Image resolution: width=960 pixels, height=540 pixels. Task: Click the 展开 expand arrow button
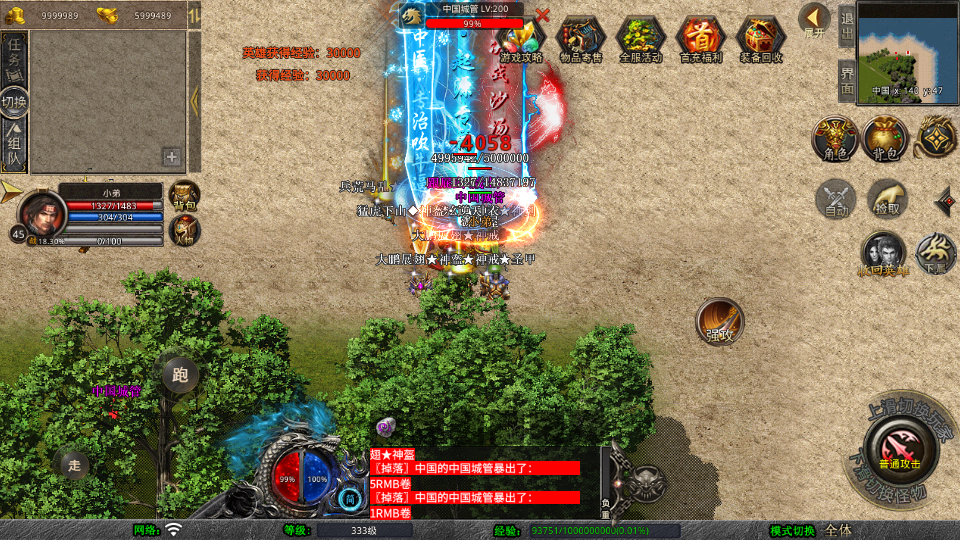tap(814, 19)
